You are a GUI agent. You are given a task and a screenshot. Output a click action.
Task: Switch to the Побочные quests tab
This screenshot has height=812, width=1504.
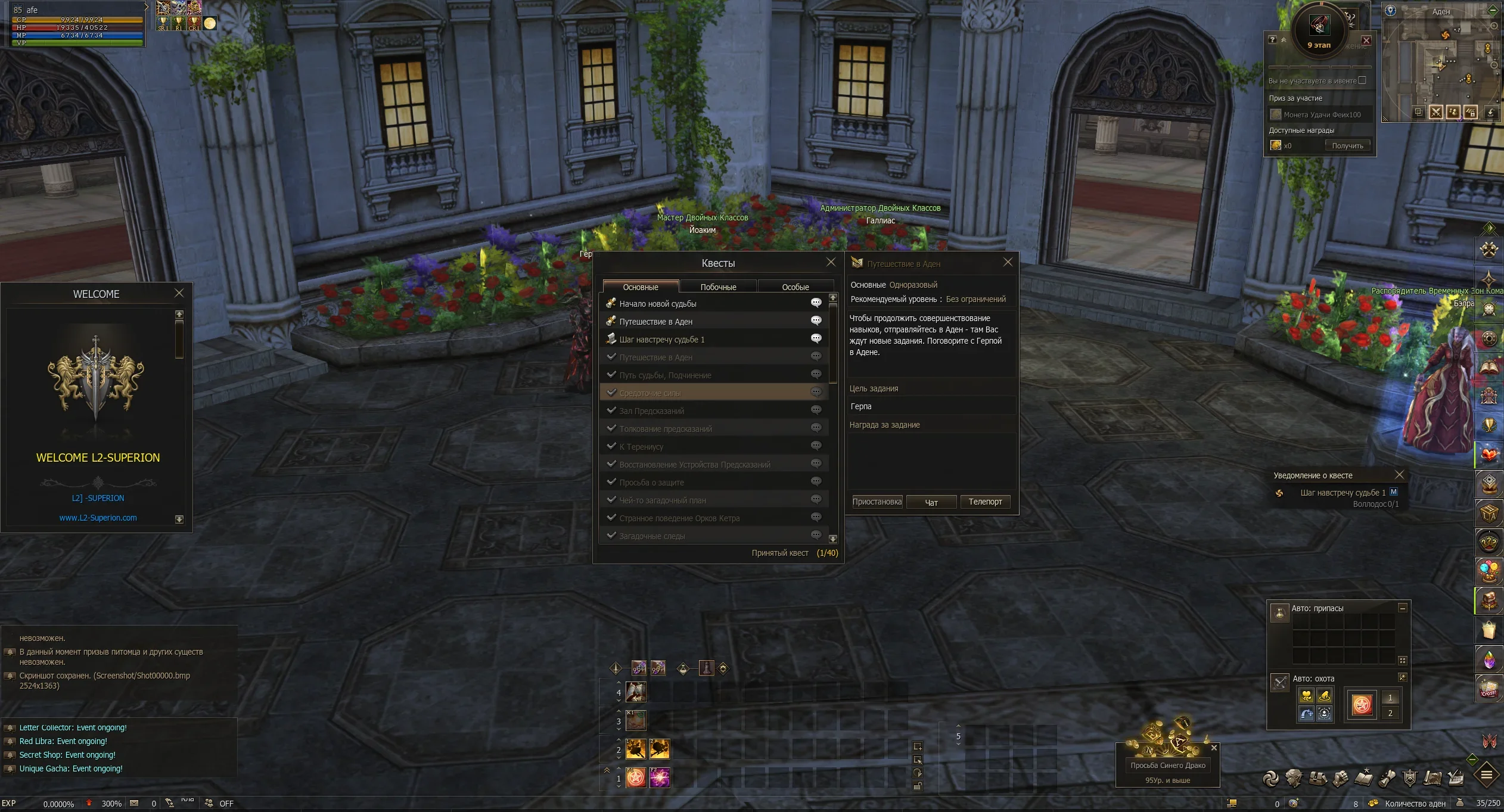coord(718,287)
